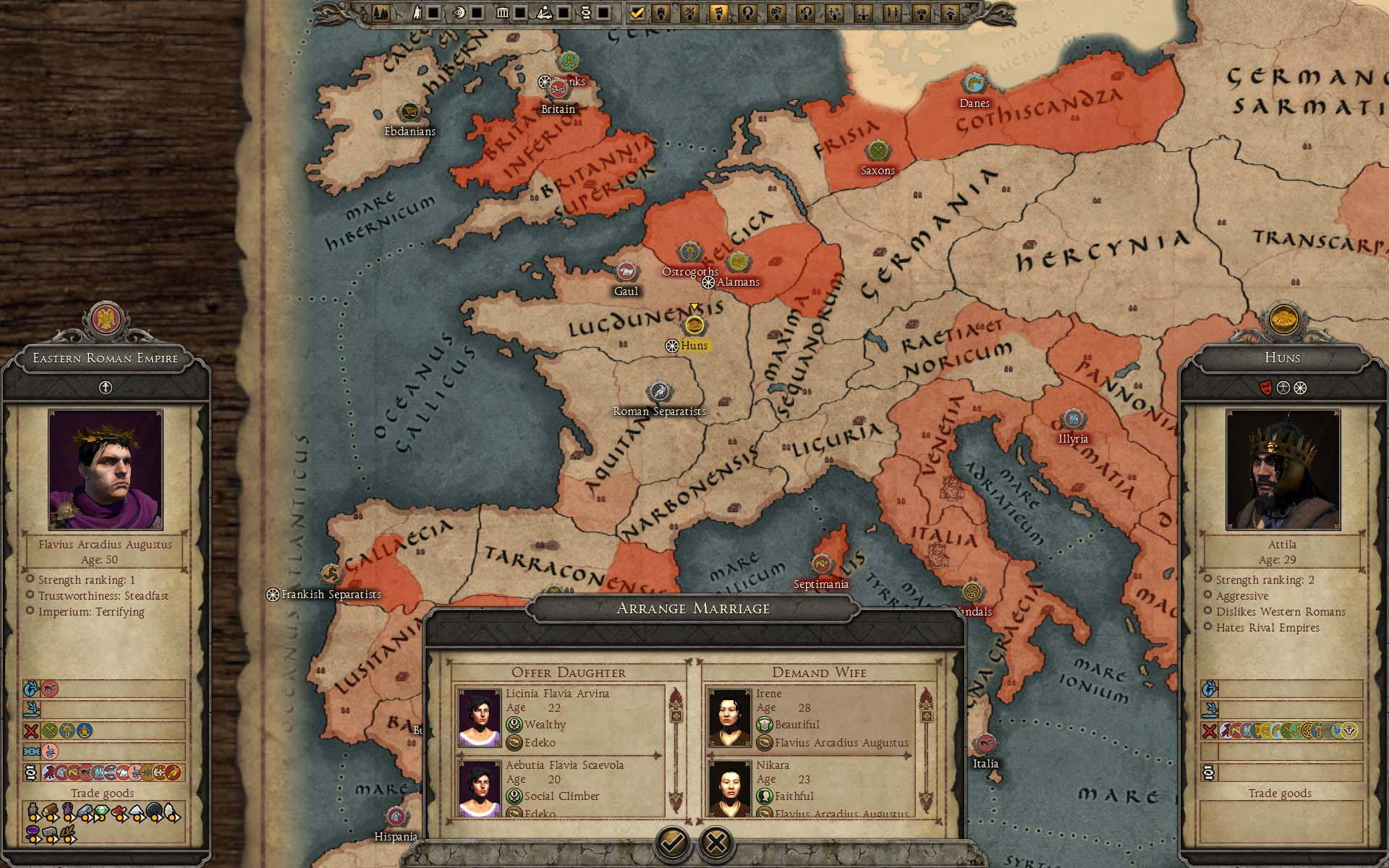
Task: Select the Saxons faction marker
Action: (x=878, y=152)
